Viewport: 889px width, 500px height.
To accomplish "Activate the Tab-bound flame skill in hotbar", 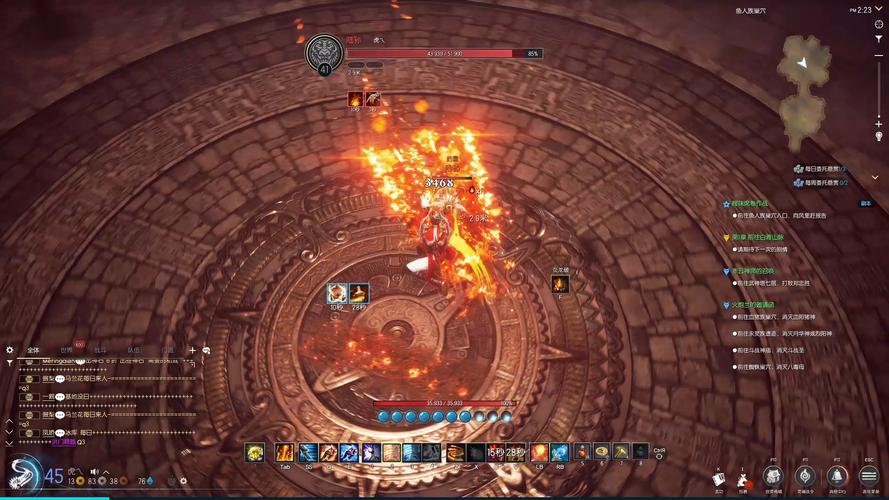I will [x=285, y=453].
